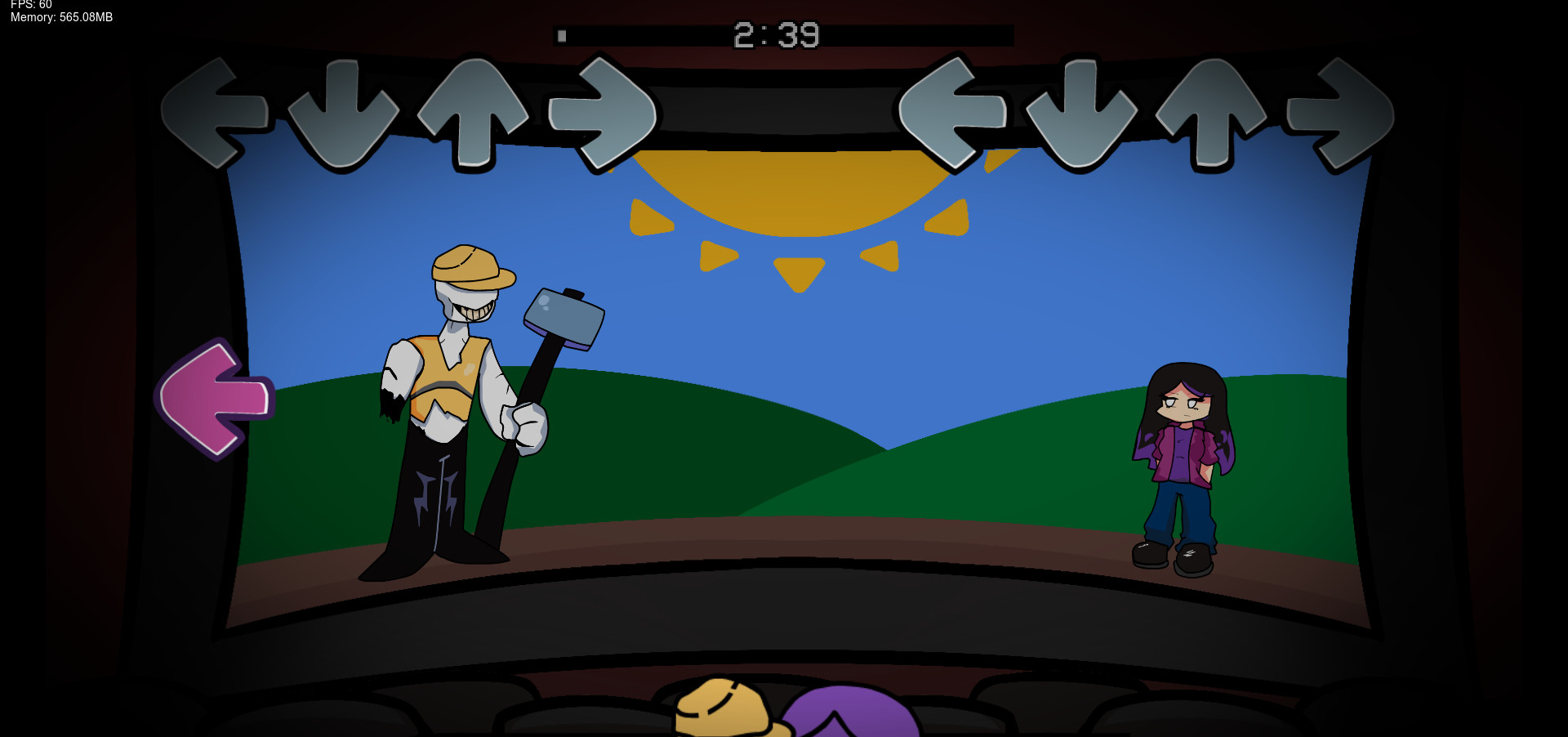The width and height of the screenshot is (1568, 737).
Task: Click the 2:39 song timer display
Action: click(x=776, y=35)
